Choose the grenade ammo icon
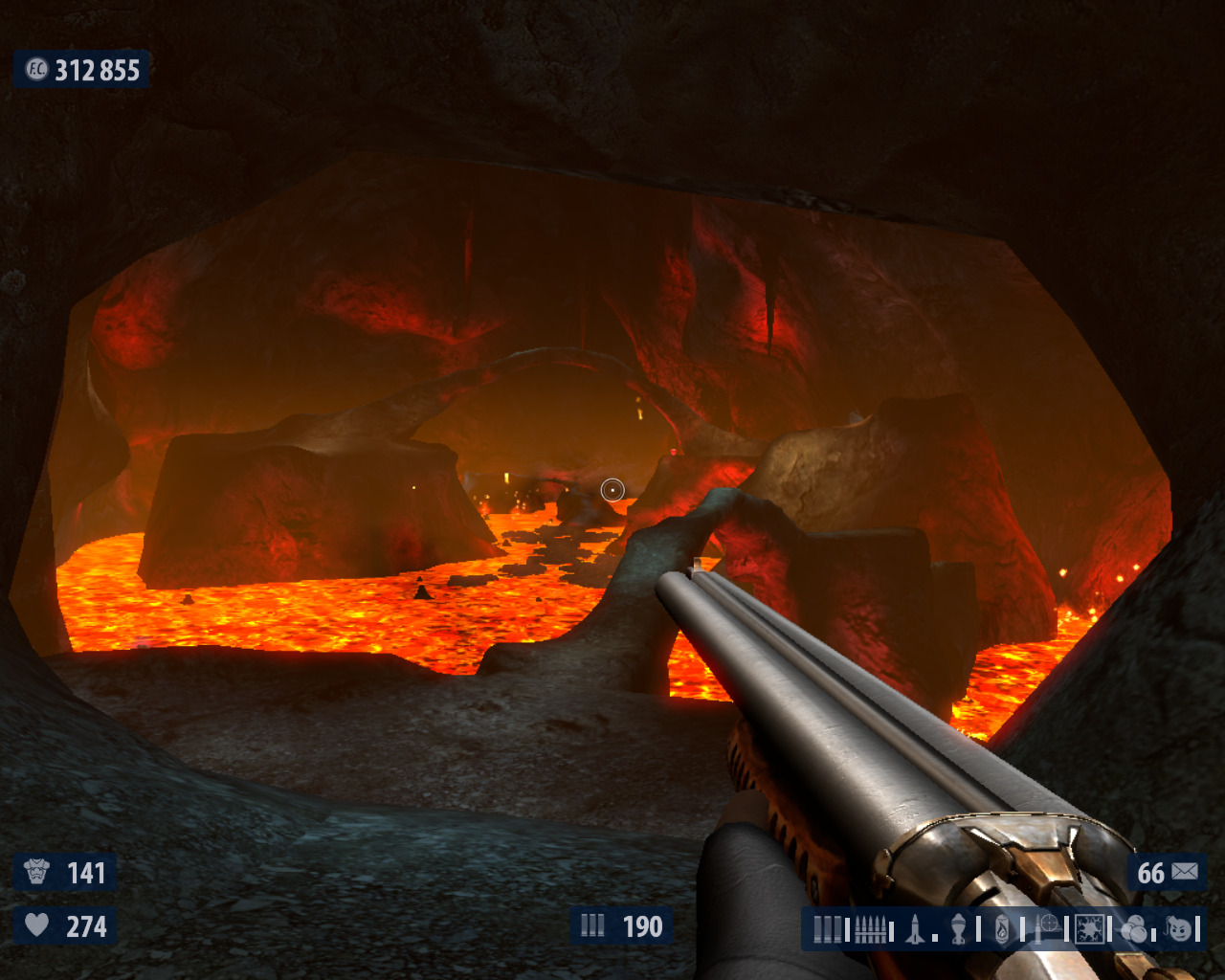 [959, 929]
